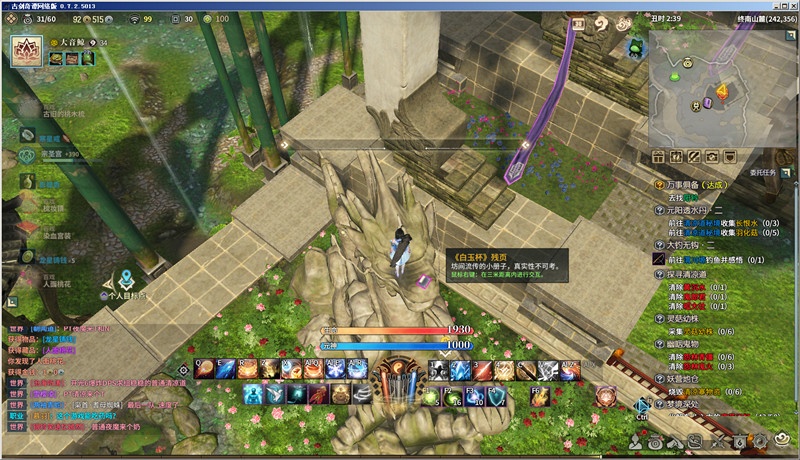Use the F6 hotbar skill
This screenshot has height=460, width=800.
click(538, 396)
